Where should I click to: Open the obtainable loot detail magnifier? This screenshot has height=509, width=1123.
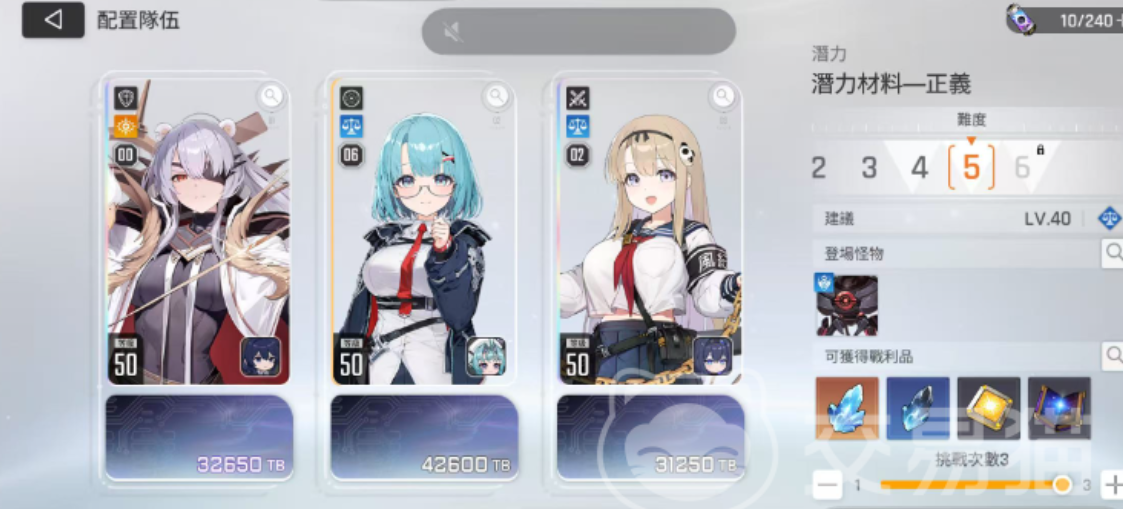[1112, 354]
